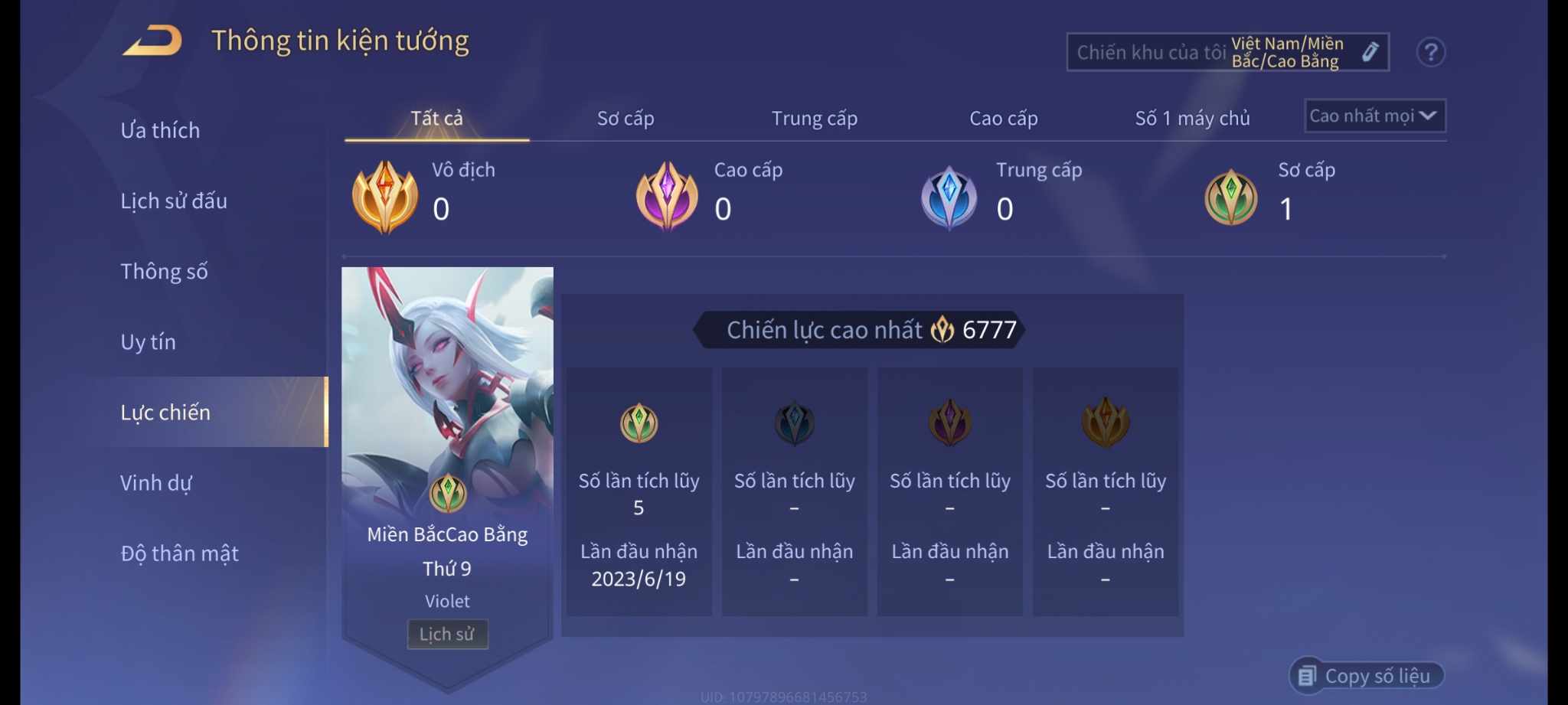Image resolution: width=1568 pixels, height=705 pixels.
Task: Show the Thông số statistics page
Action: [x=164, y=272]
